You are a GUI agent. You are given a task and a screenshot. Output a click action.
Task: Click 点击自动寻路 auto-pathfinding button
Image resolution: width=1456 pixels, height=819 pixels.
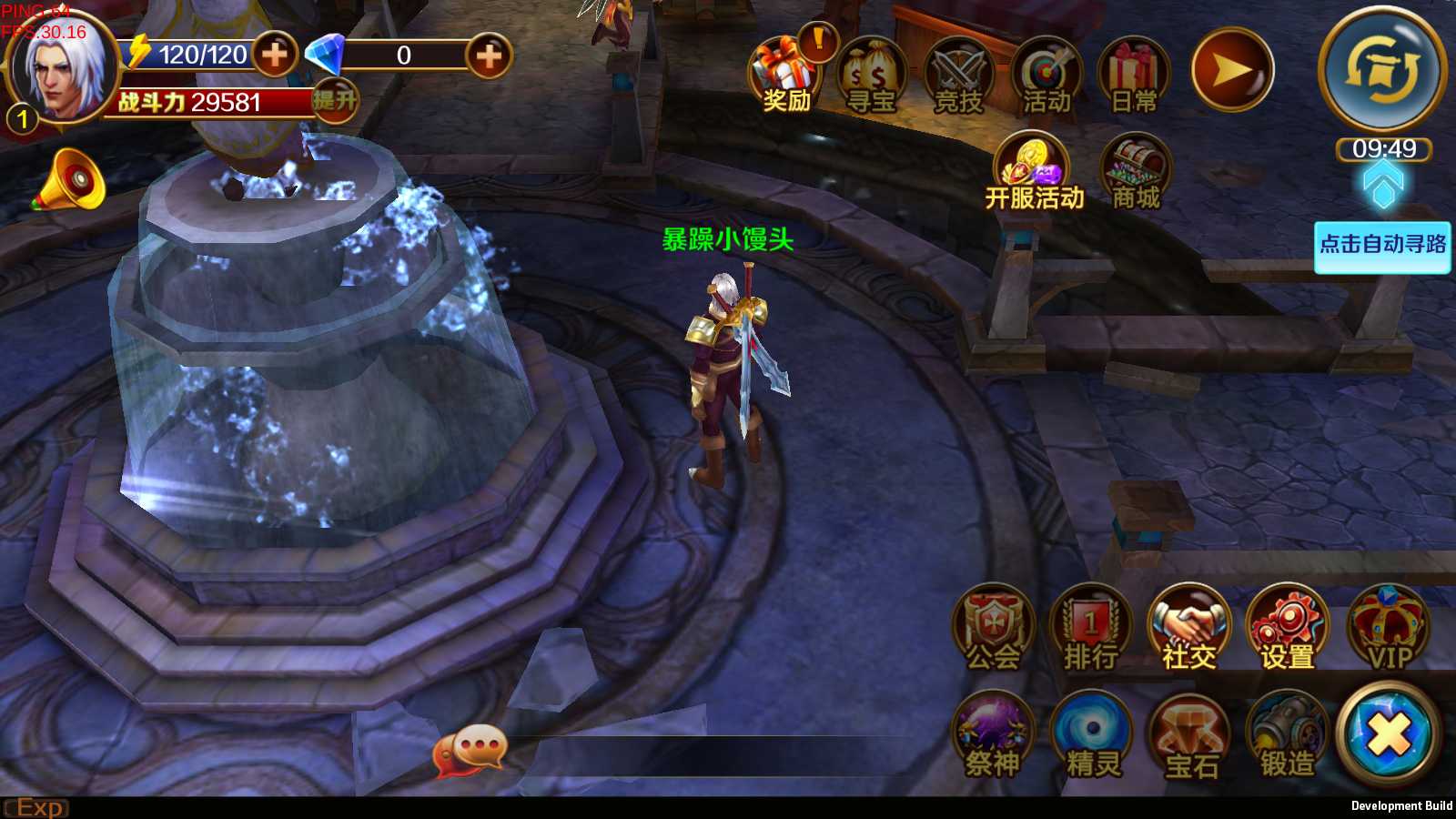tap(1382, 245)
